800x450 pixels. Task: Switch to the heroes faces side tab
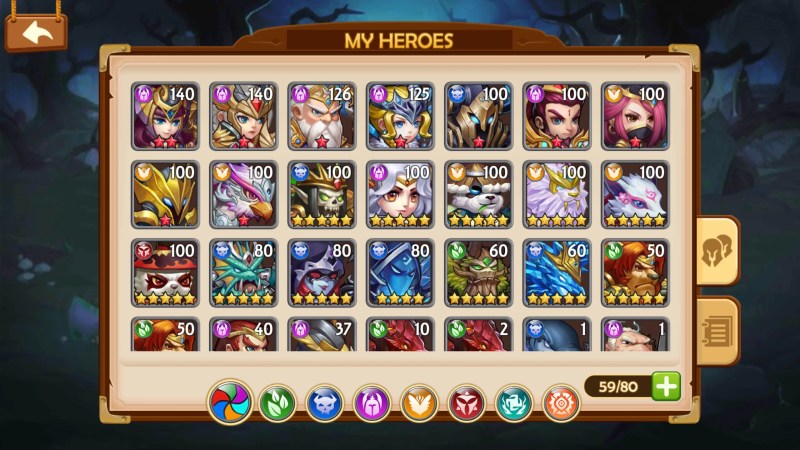point(717,250)
